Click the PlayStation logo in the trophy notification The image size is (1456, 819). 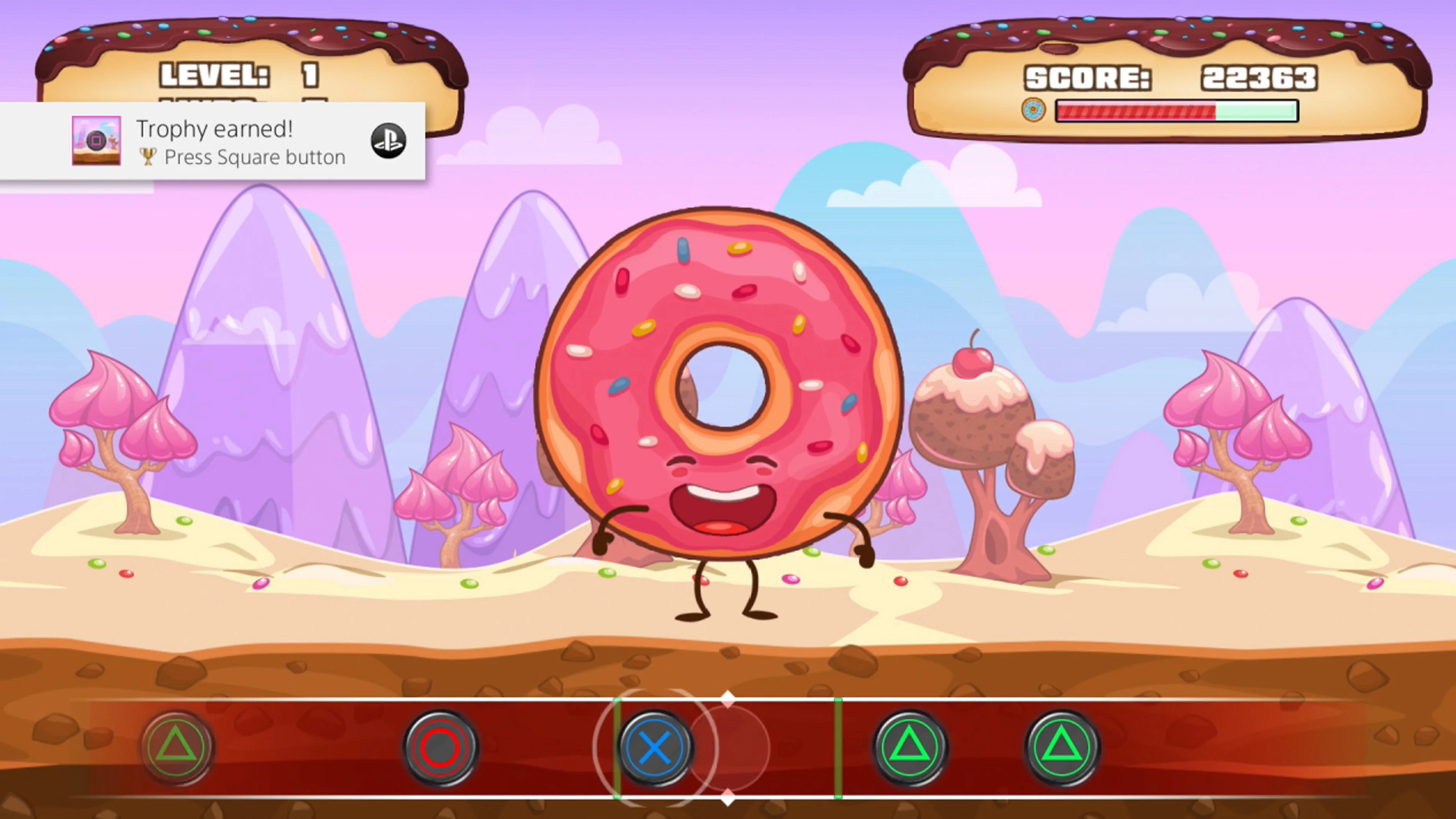(x=388, y=140)
